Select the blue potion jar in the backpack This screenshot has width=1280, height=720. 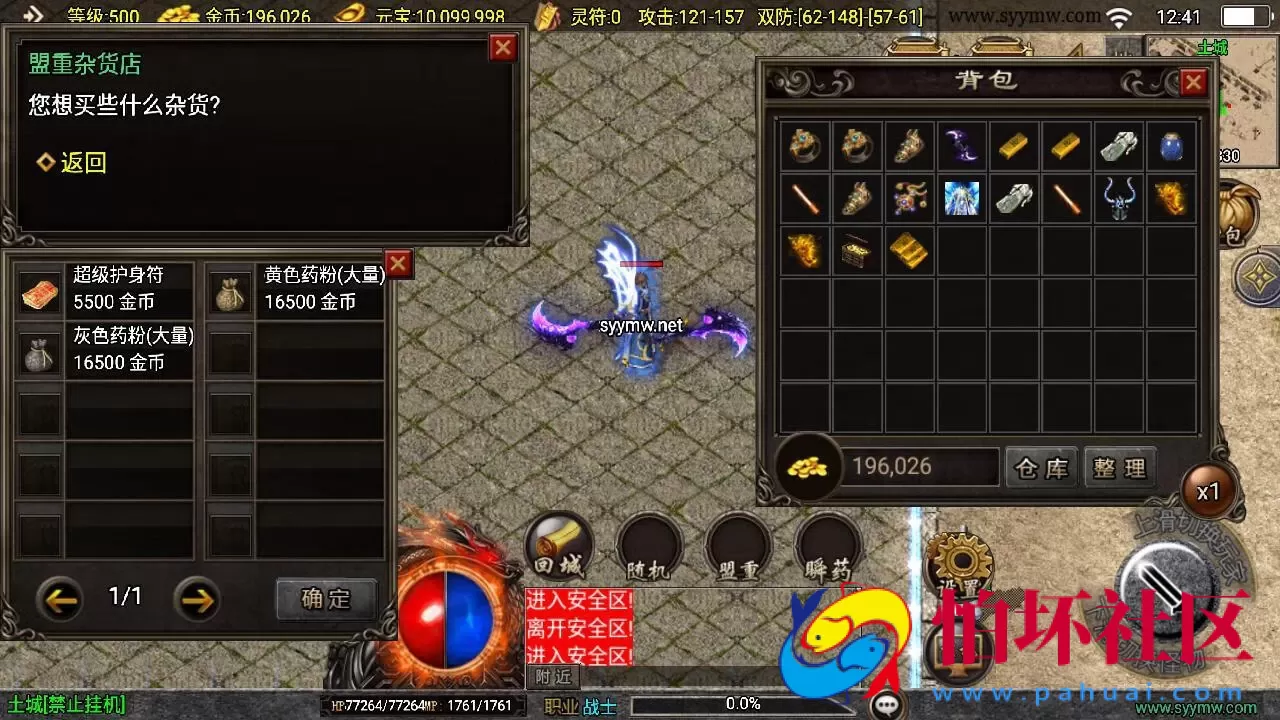(1170, 146)
